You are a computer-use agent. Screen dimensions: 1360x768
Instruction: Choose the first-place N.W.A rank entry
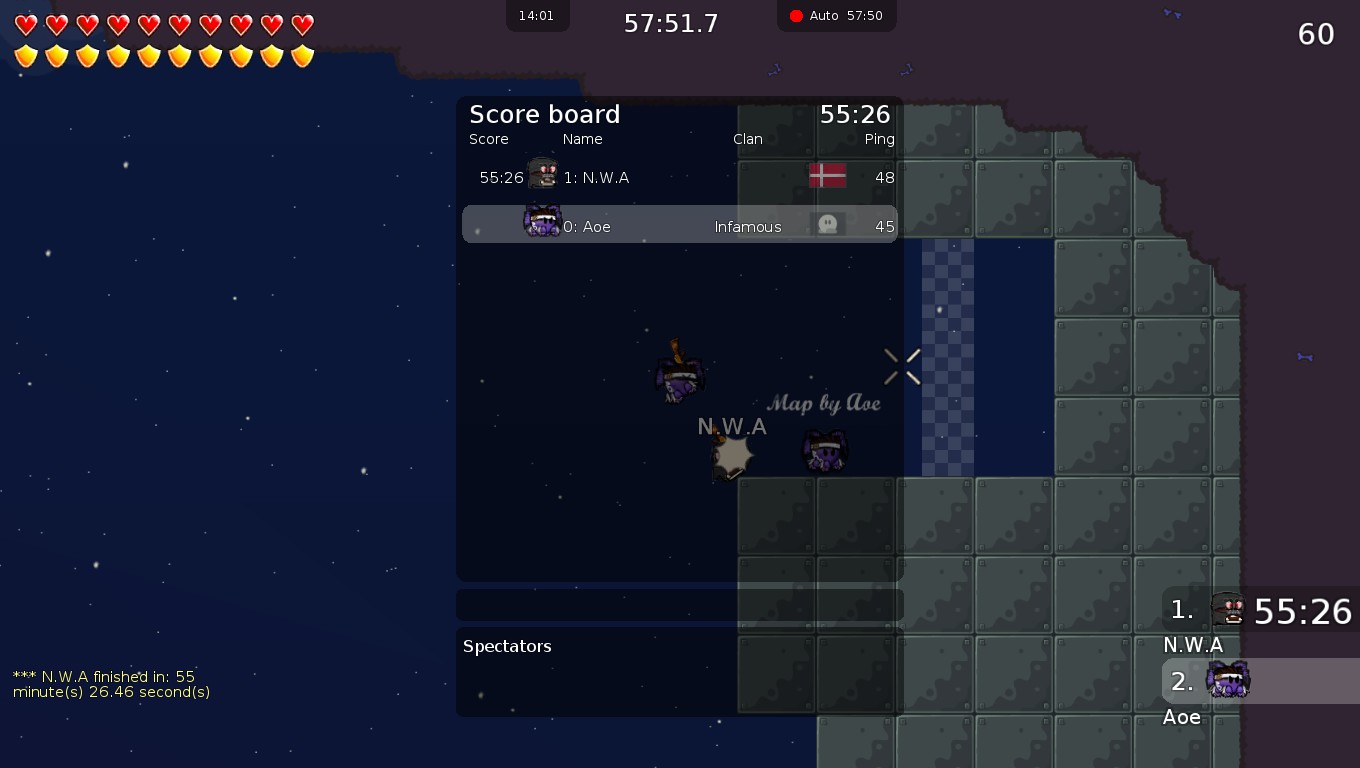click(1260, 610)
